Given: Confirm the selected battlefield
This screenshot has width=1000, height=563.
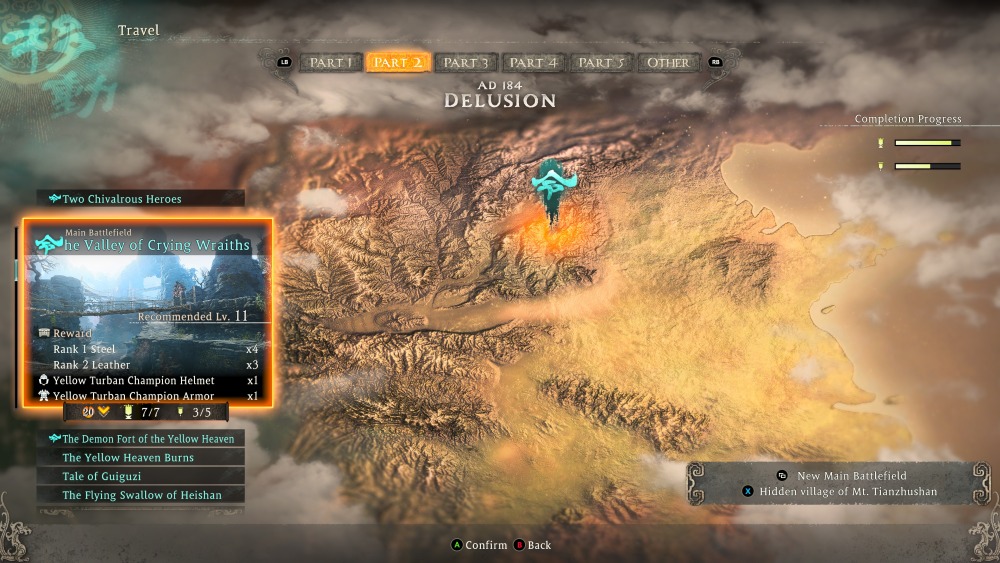Looking at the screenshot, I should [x=478, y=545].
